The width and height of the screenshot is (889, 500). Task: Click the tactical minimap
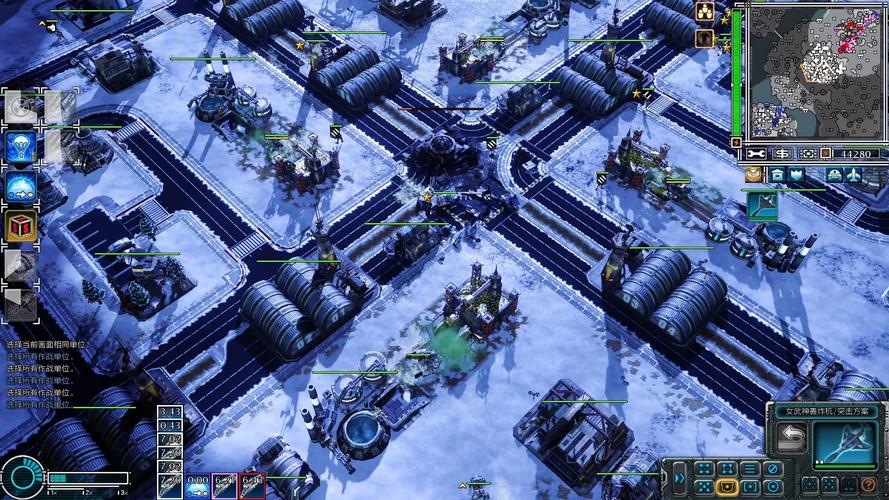pyautogui.click(x=810, y=70)
